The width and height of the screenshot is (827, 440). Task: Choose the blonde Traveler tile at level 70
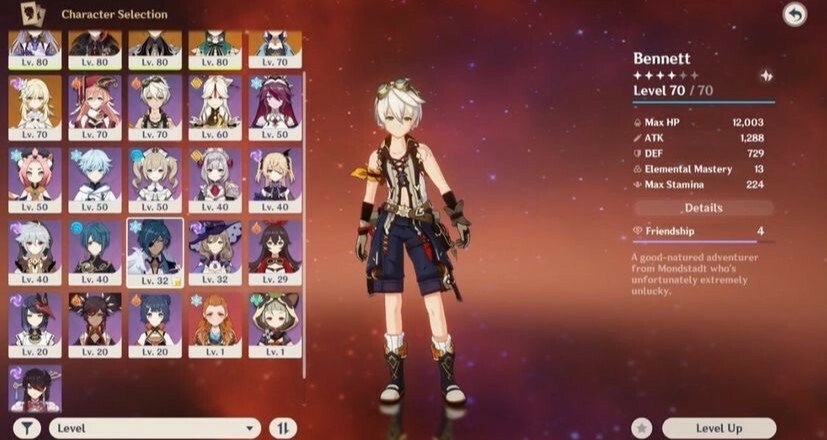click(x=35, y=104)
